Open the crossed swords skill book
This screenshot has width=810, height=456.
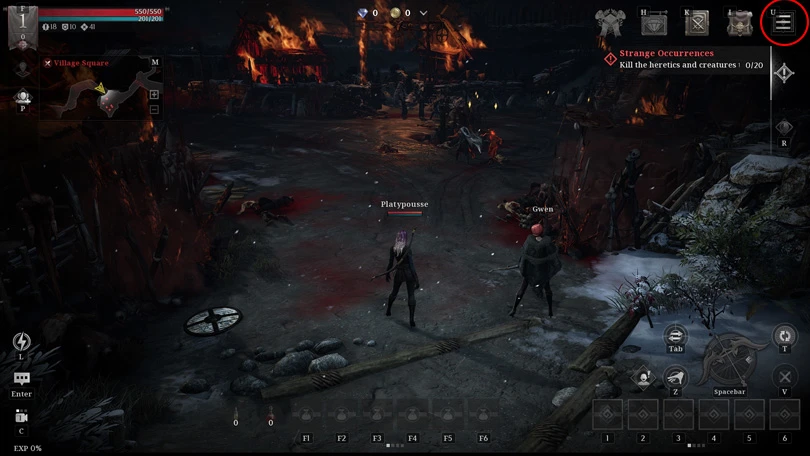pyautogui.click(x=696, y=22)
